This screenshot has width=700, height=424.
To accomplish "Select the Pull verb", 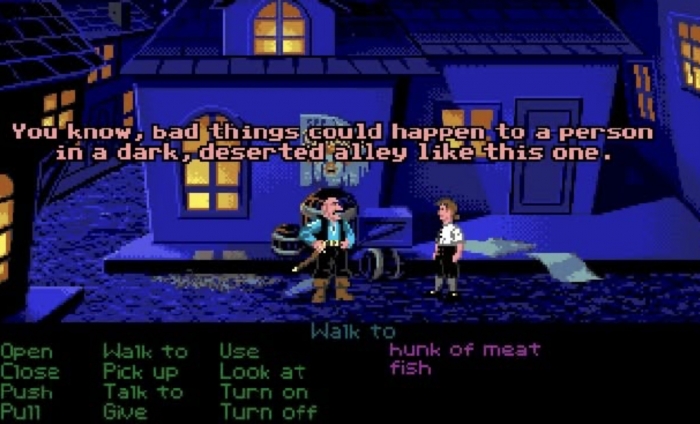I will (x=24, y=412).
